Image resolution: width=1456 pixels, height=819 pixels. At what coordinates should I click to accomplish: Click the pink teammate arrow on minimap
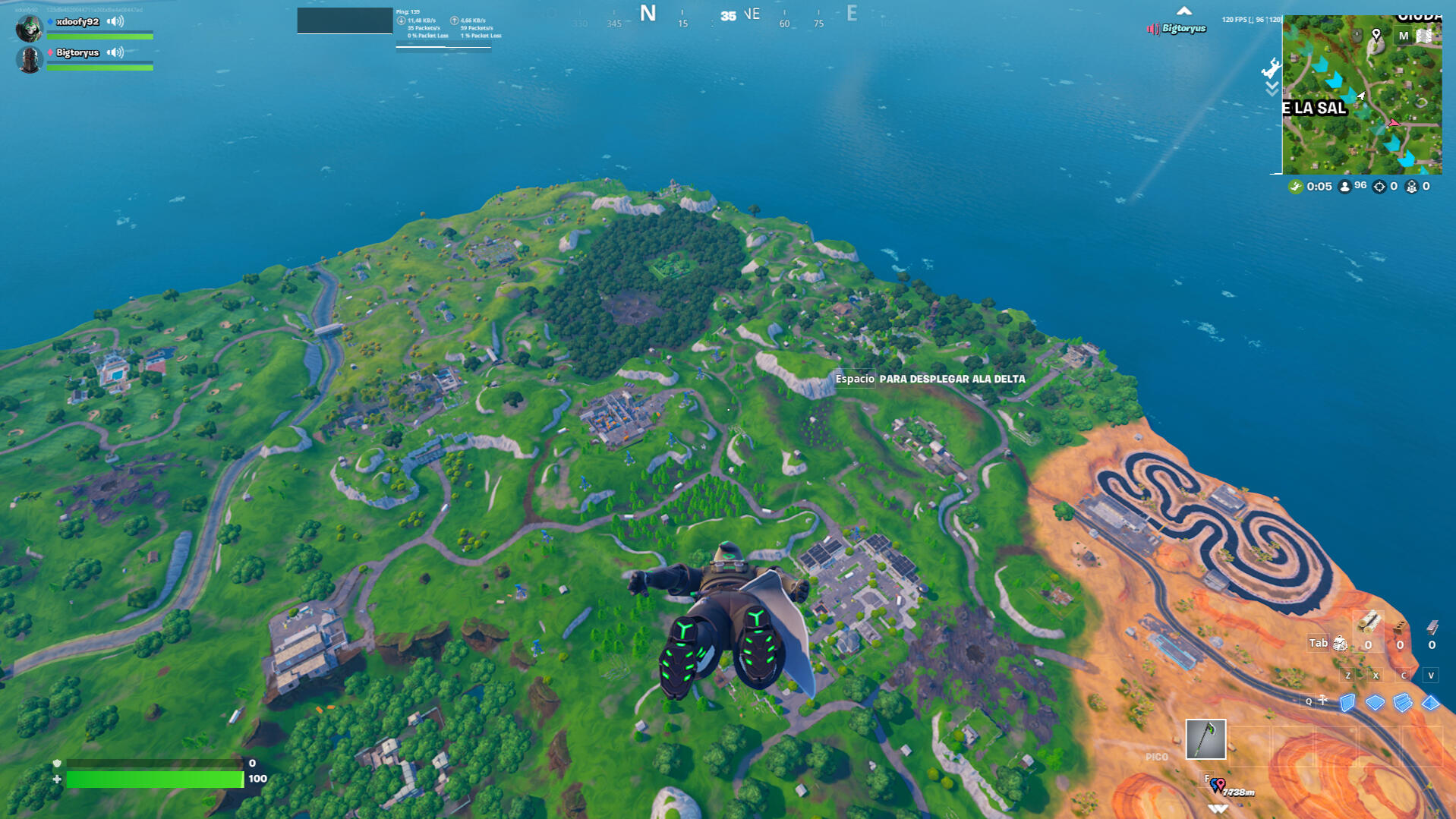click(1393, 123)
